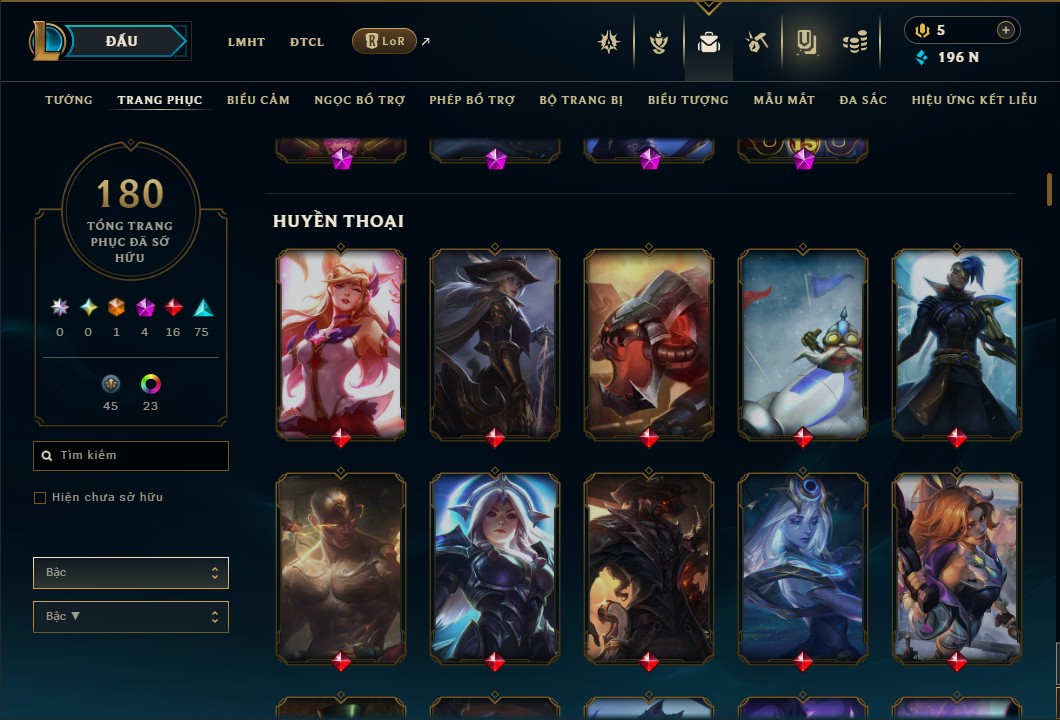This screenshot has width=1060, height=720.
Task: Open the BIỂU CẢM tab
Action: [x=258, y=100]
